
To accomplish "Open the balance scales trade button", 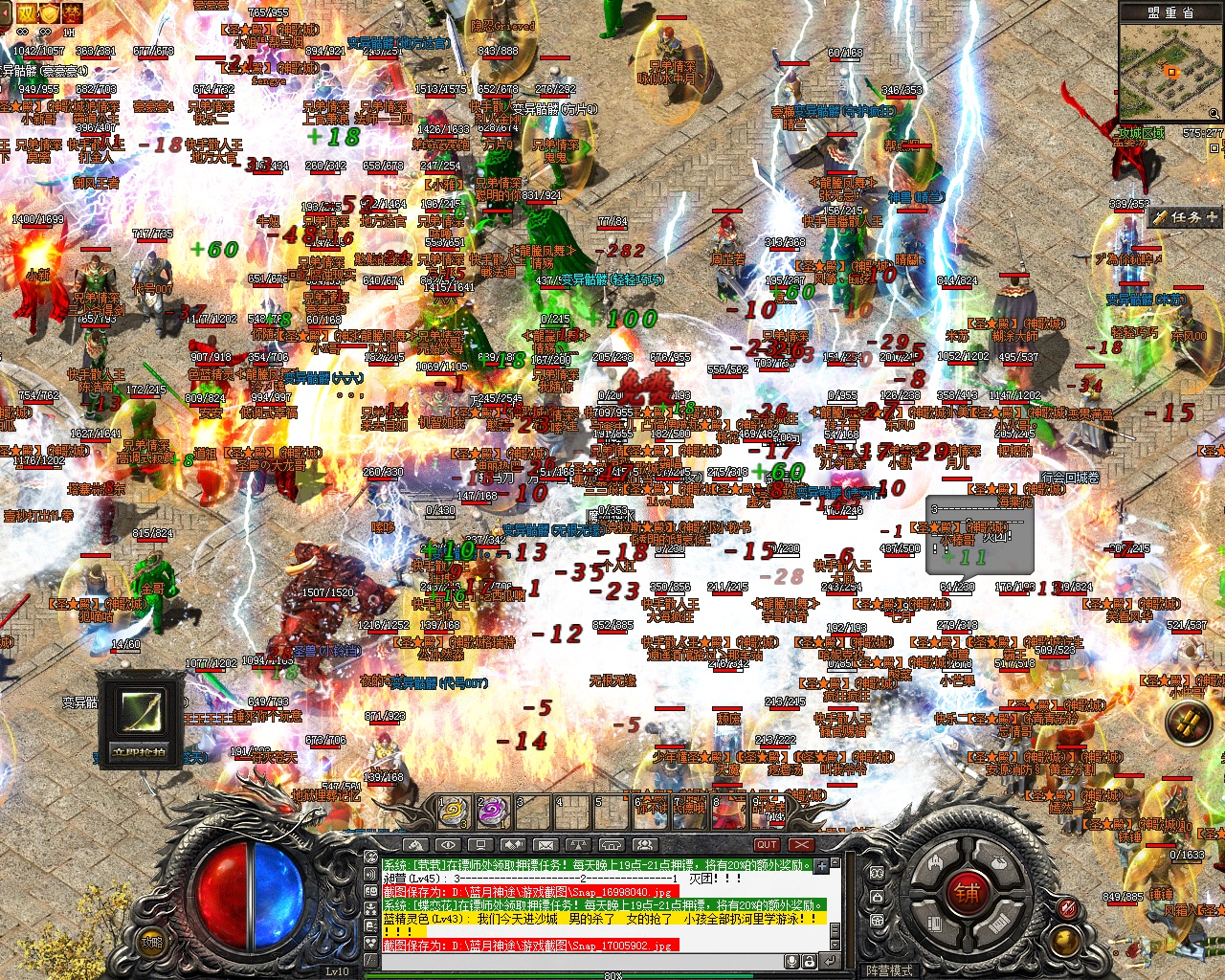I will tap(578, 845).
